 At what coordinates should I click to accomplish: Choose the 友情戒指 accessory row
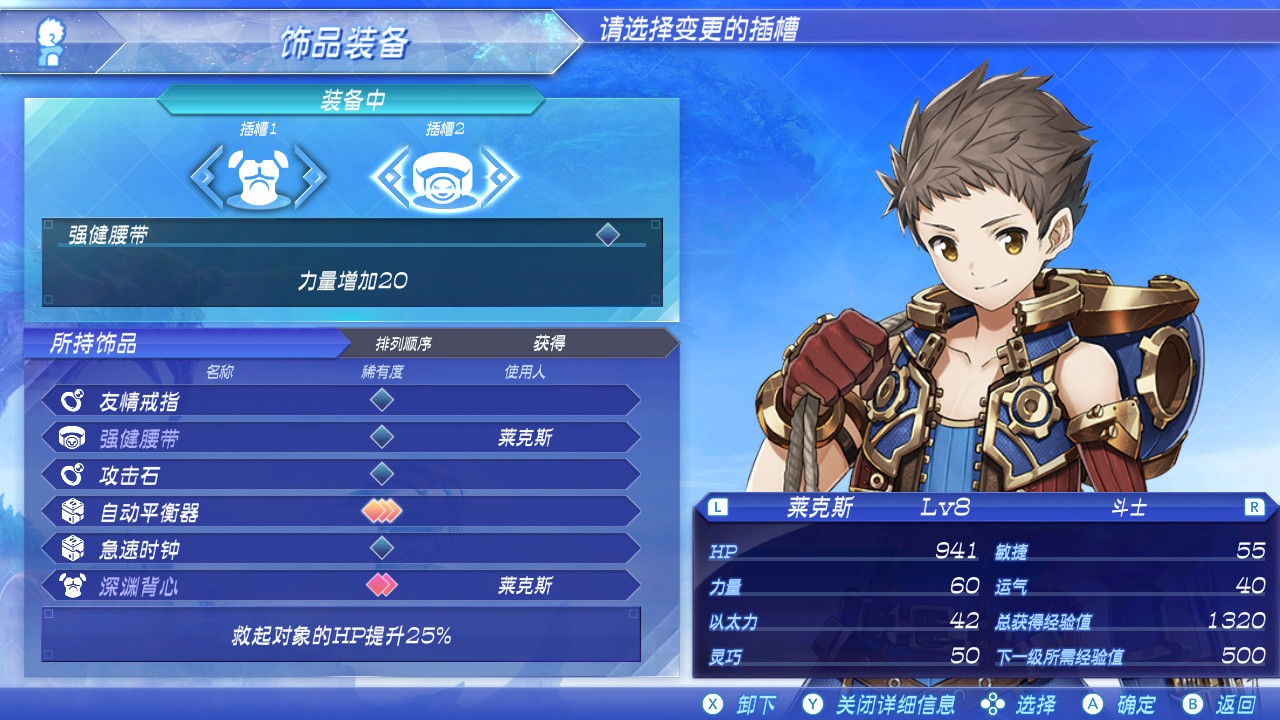point(340,401)
